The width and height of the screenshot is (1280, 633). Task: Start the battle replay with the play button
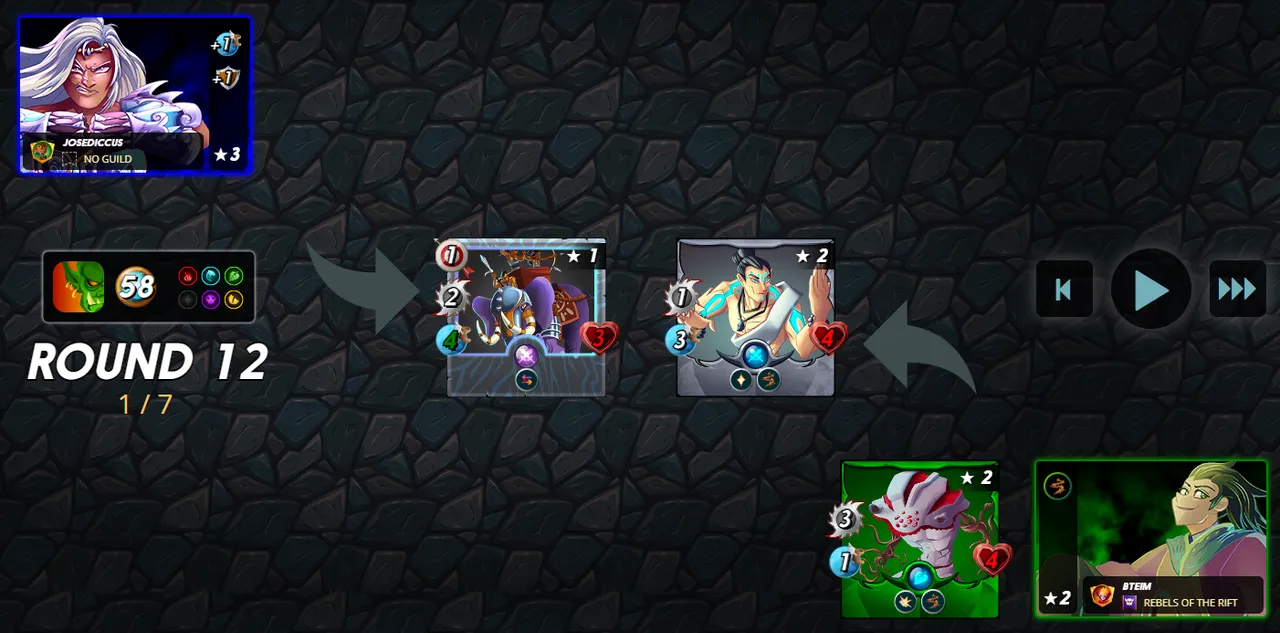coord(1150,289)
